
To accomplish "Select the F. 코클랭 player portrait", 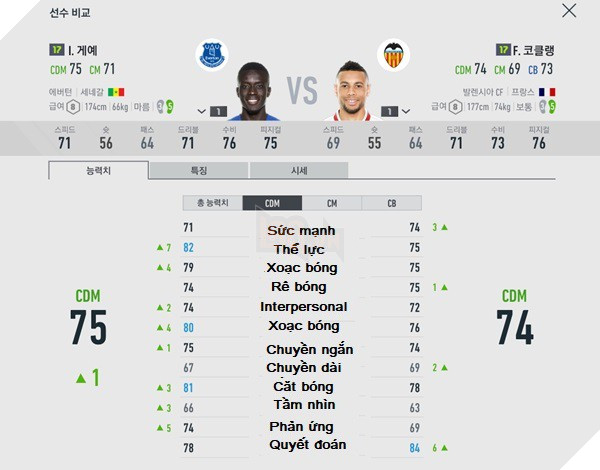I will (x=351, y=90).
